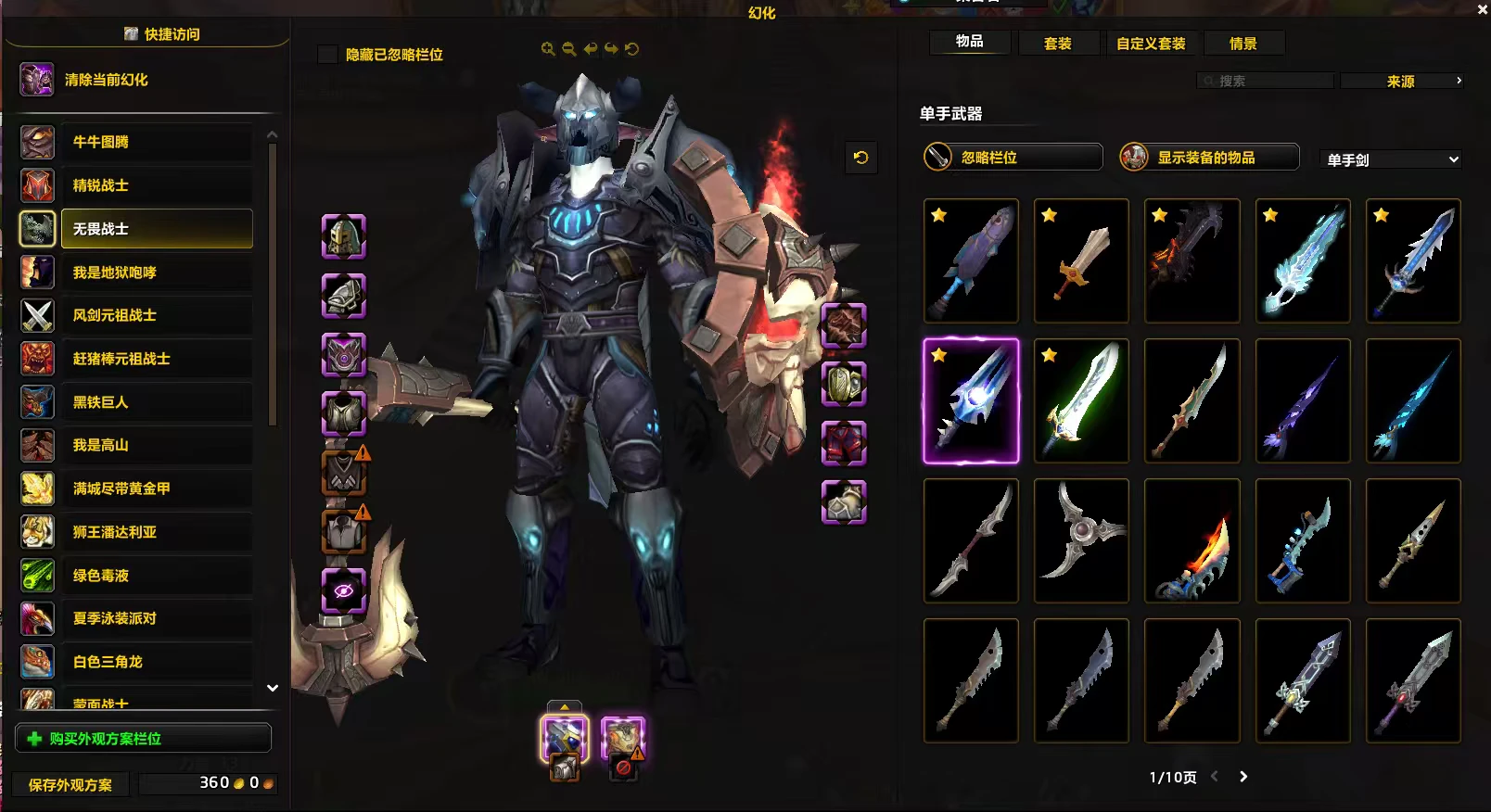The width and height of the screenshot is (1491, 812).
Task: Click the 忽略栏位 button
Action: pyautogui.click(x=1013, y=158)
